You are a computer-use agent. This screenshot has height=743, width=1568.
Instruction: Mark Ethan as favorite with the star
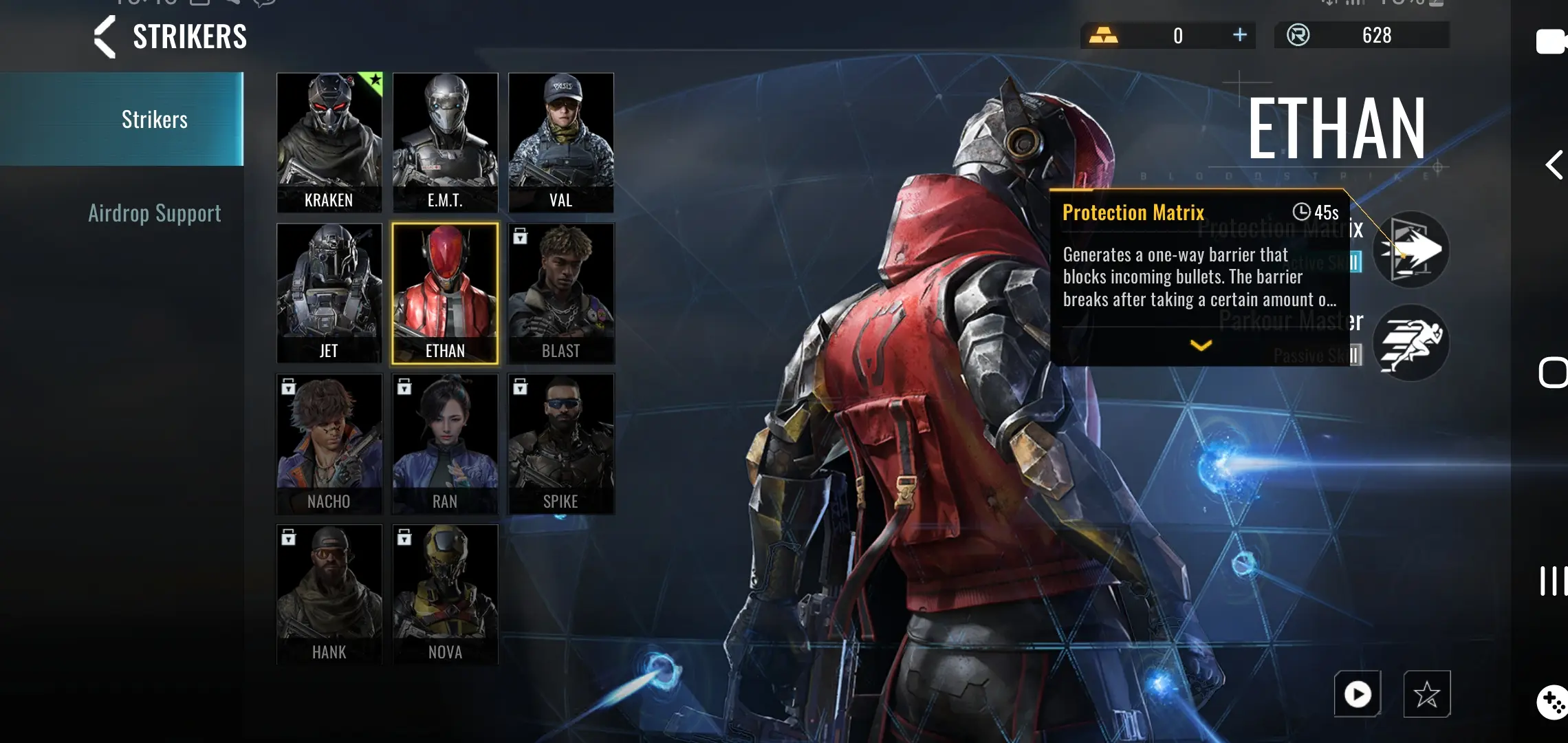(x=1427, y=693)
